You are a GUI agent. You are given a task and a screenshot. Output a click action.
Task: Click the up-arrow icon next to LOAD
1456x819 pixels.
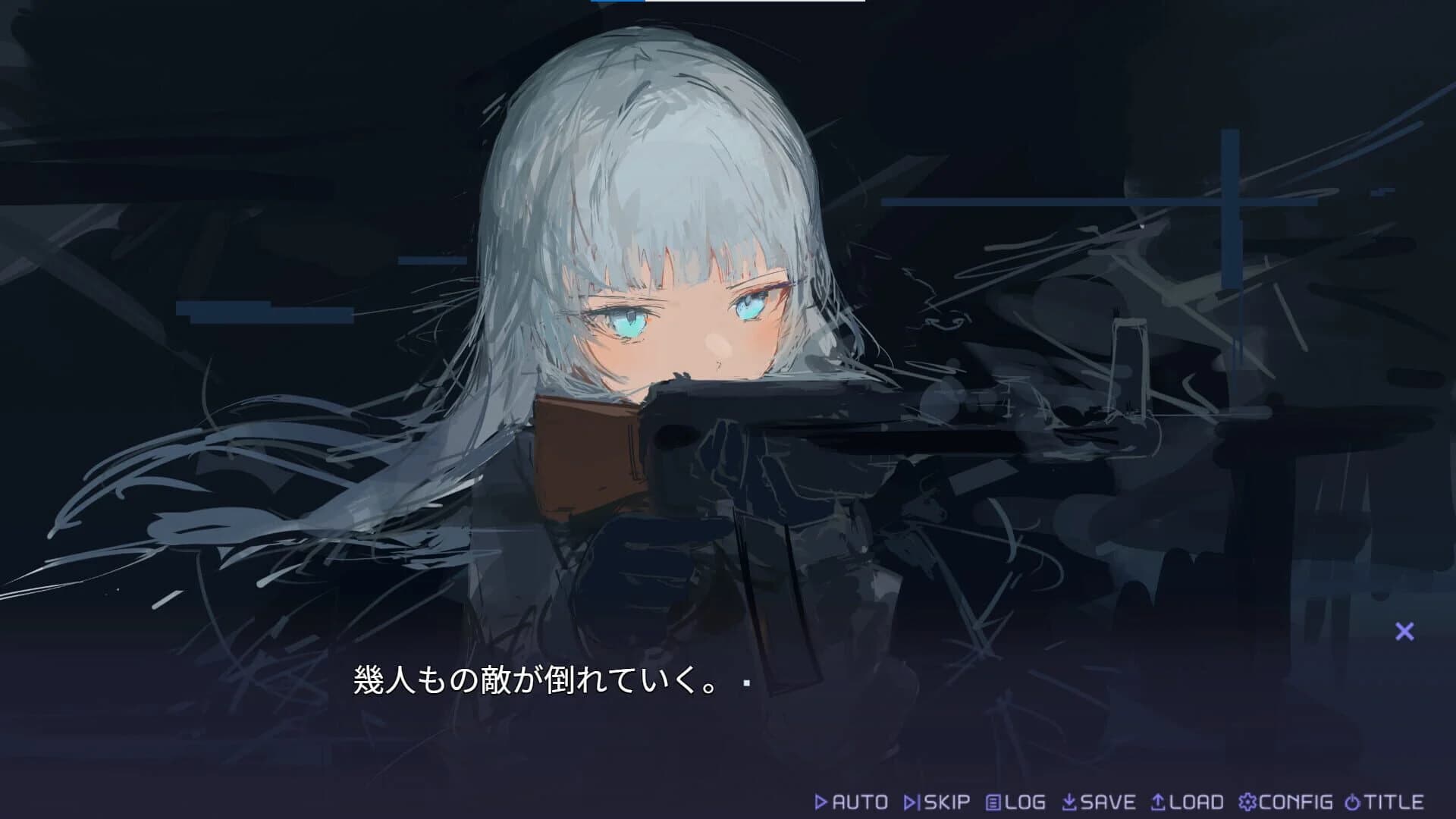[1159, 801]
